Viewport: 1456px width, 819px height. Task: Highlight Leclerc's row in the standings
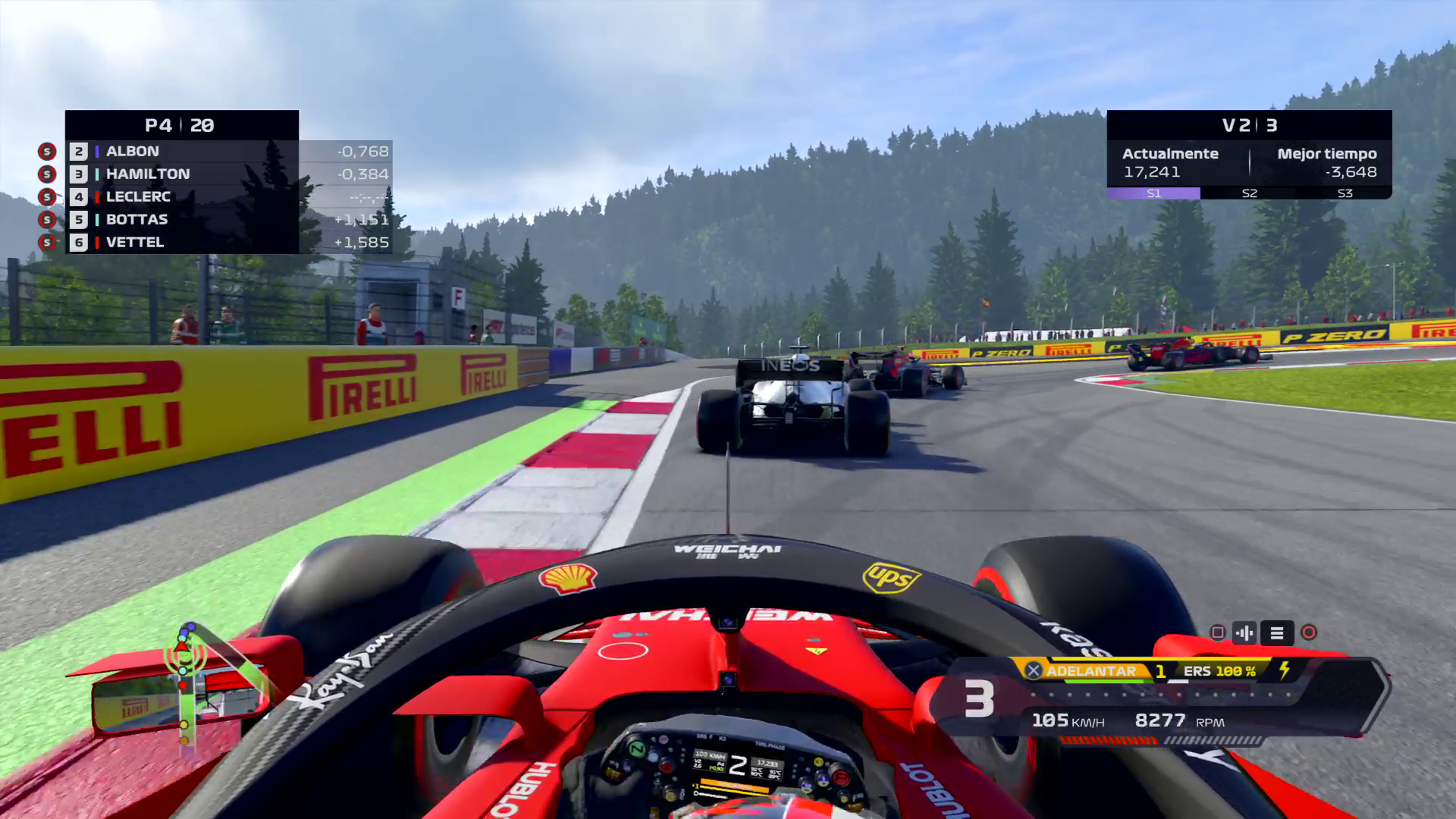(x=182, y=196)
